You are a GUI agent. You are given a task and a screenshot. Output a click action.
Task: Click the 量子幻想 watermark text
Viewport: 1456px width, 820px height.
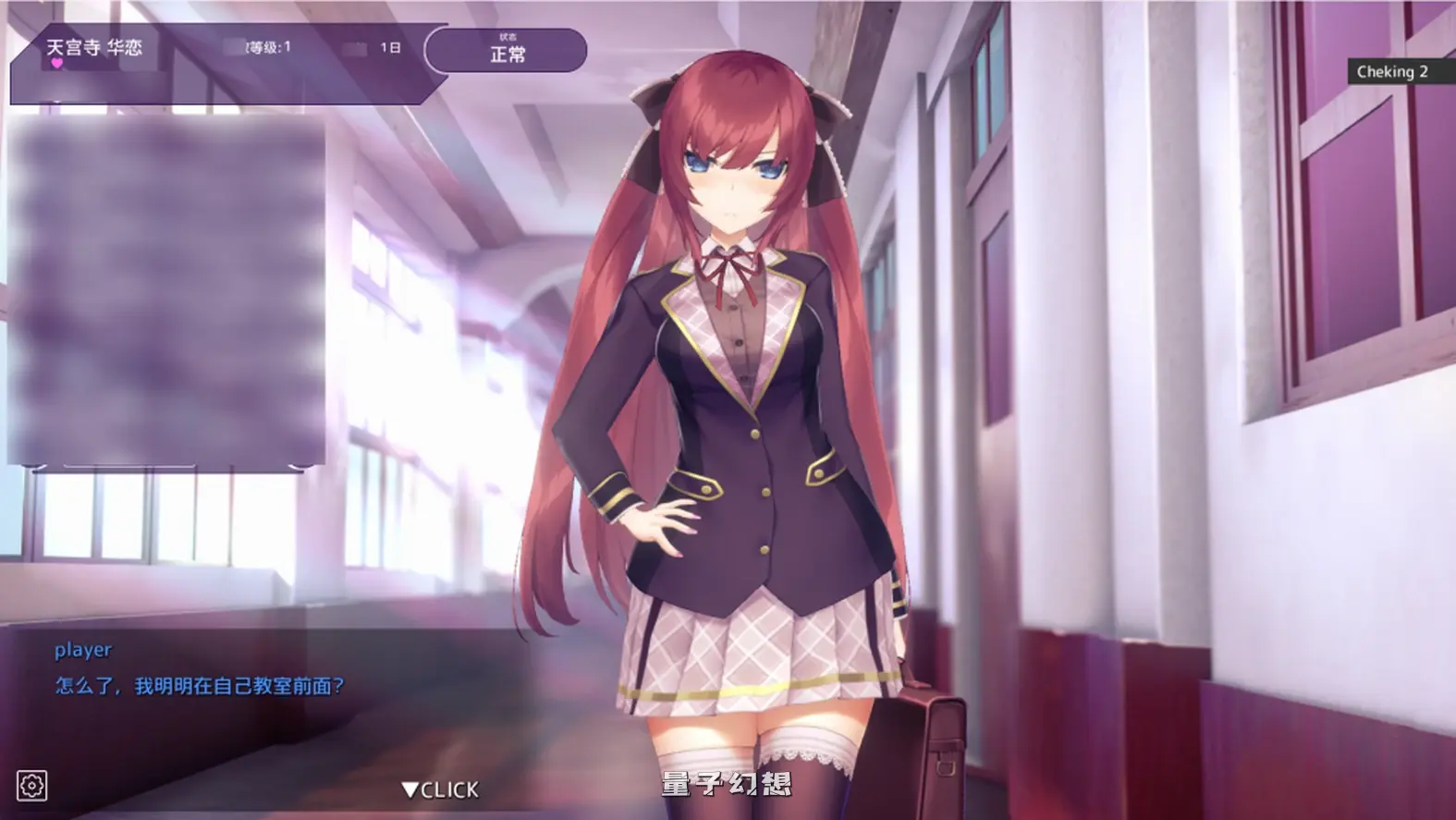click(x=727, y=781)
